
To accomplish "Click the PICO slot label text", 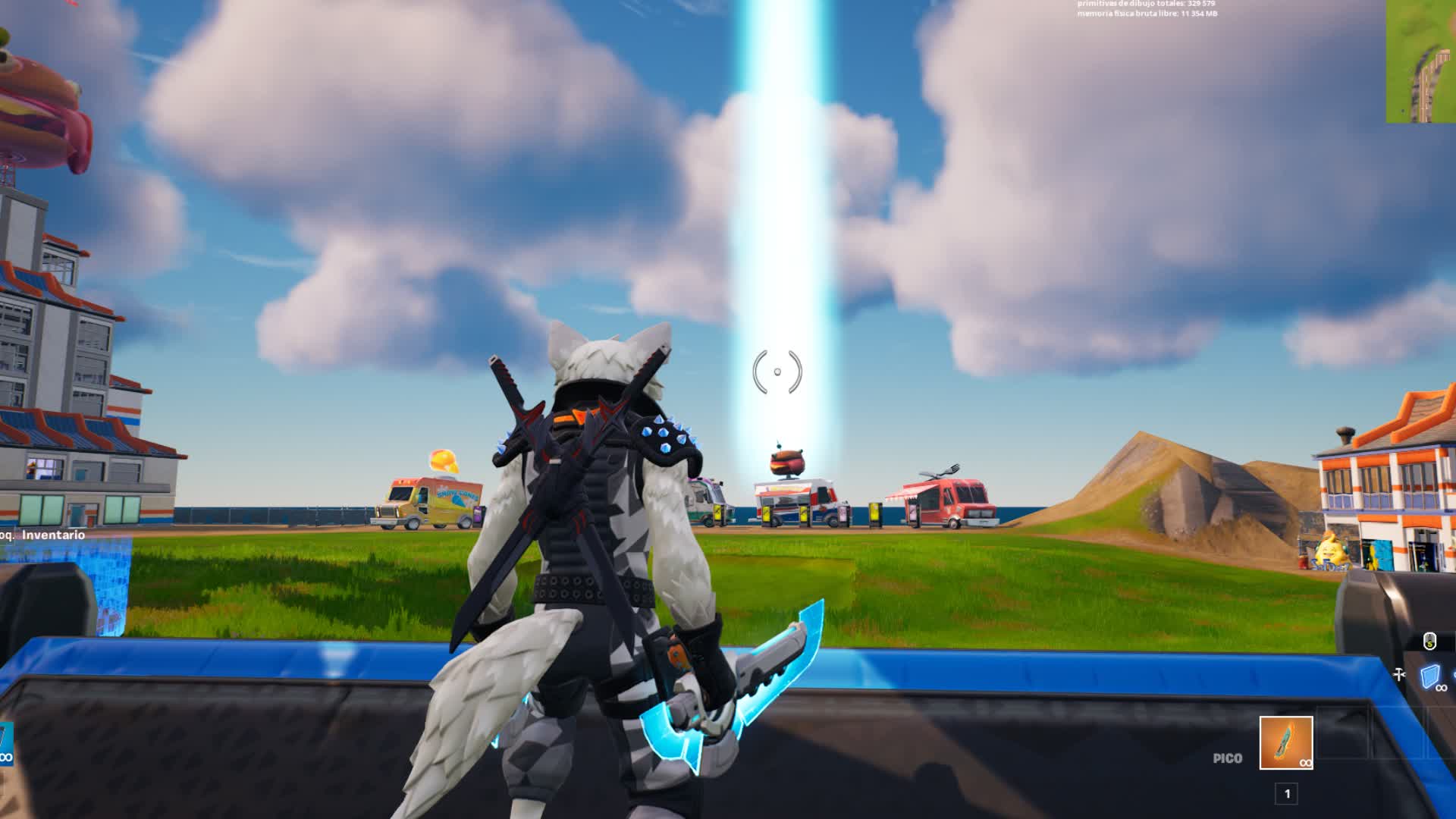I will point(1228,758).
